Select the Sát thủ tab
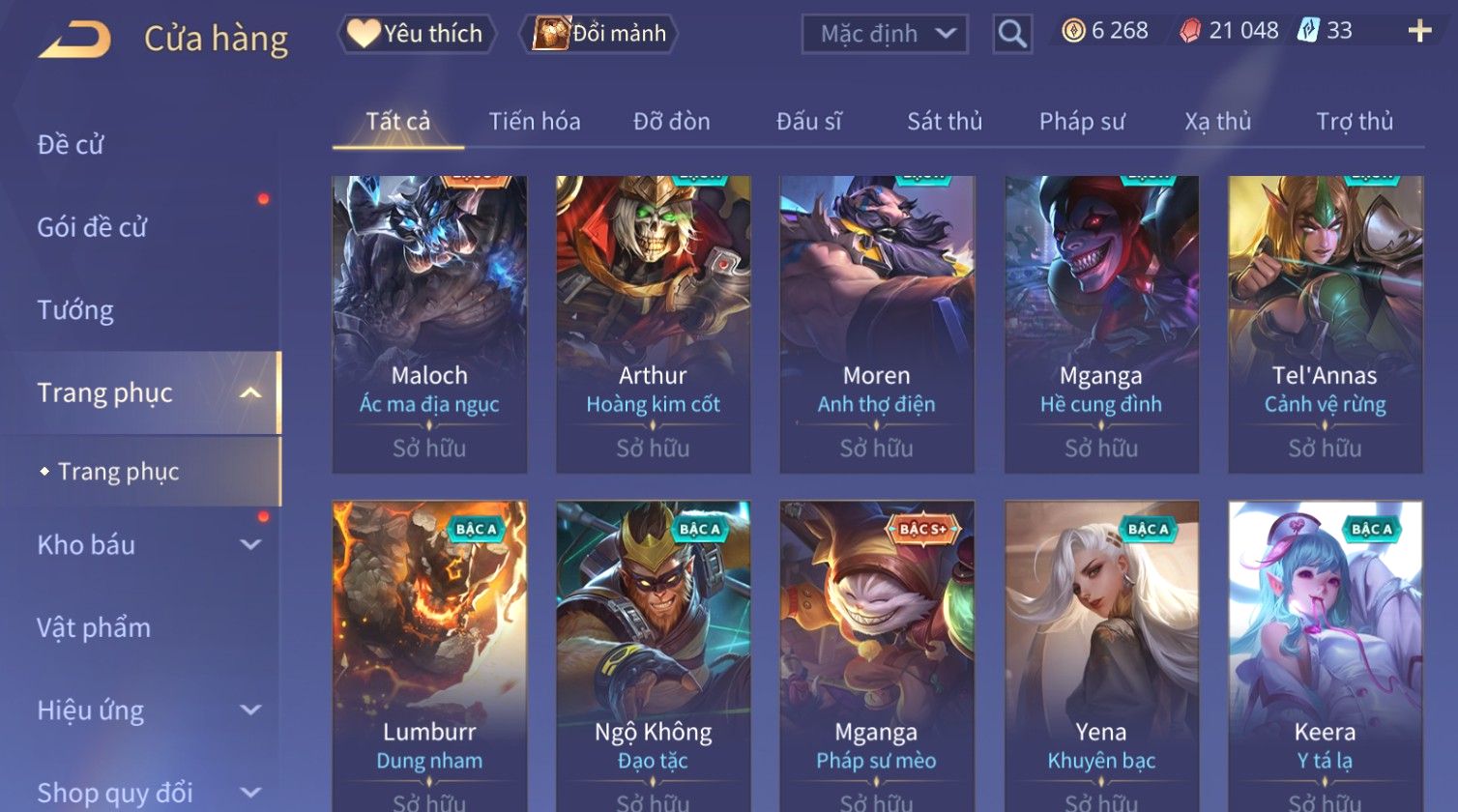1458x812 pixels. [944, 122]
